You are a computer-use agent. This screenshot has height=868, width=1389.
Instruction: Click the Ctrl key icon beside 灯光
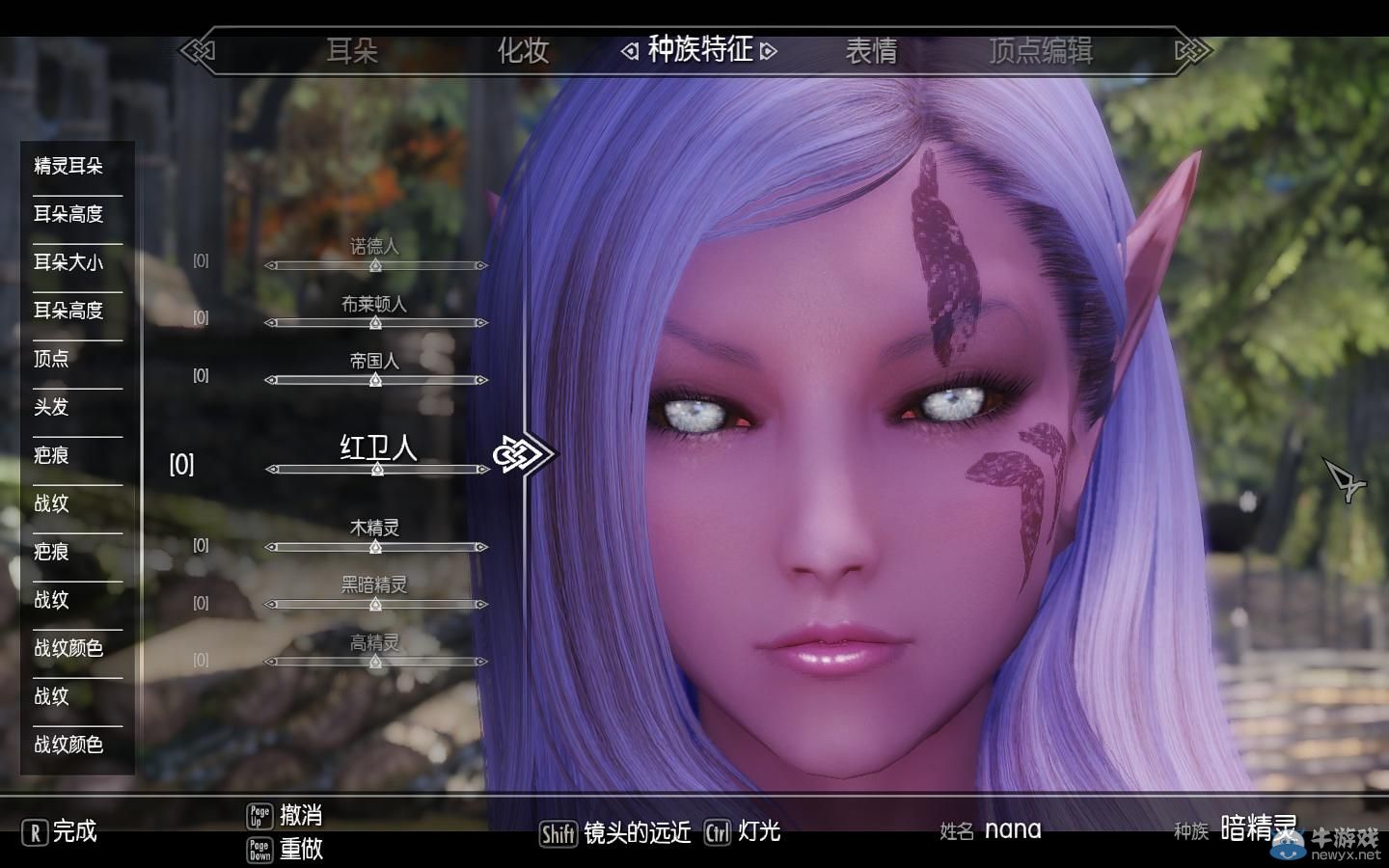click(x=717, y=831)
